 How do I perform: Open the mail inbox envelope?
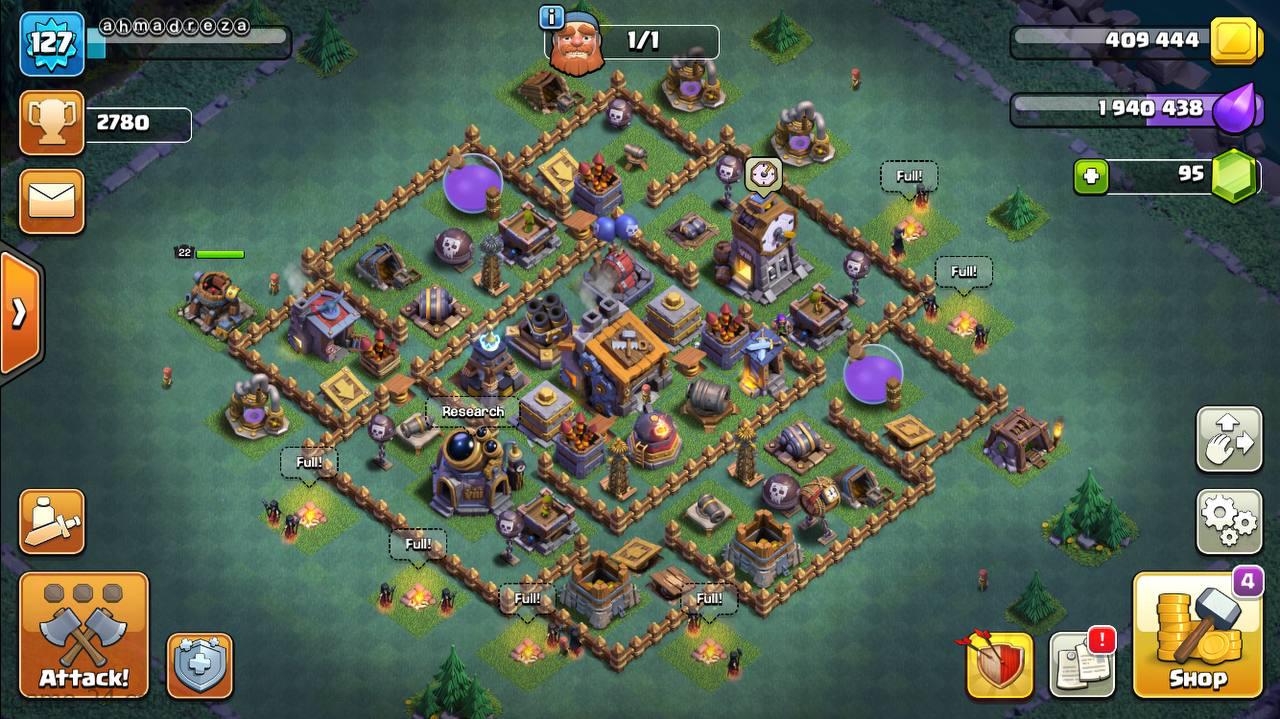(52, 201)
